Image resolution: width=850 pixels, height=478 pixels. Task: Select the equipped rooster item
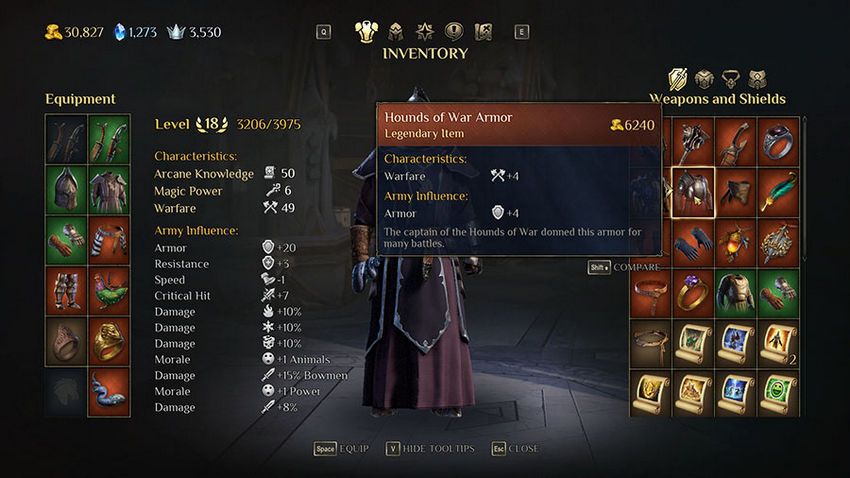coord(109,290)
